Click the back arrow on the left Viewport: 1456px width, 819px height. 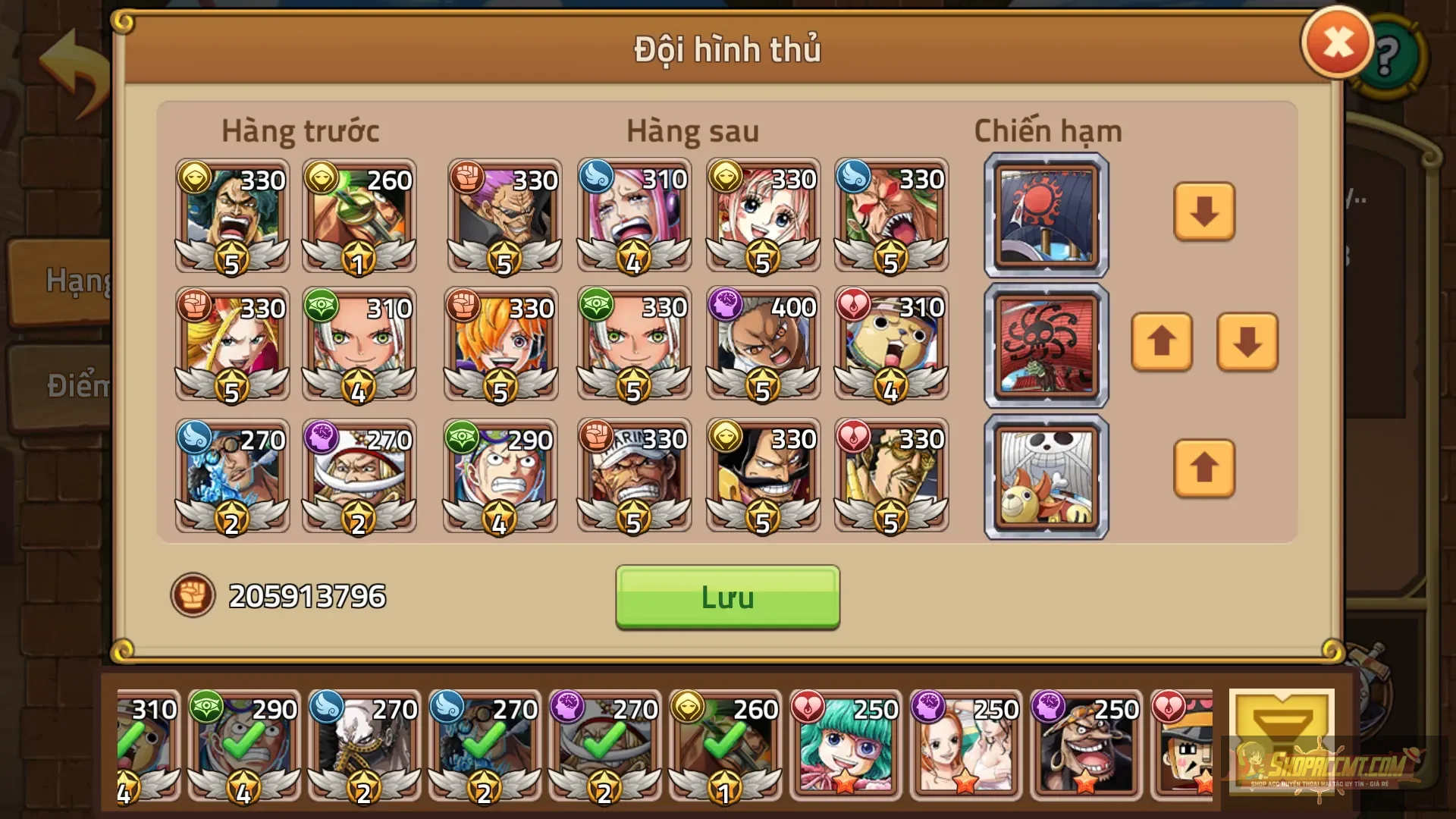[x=72, y=52]
